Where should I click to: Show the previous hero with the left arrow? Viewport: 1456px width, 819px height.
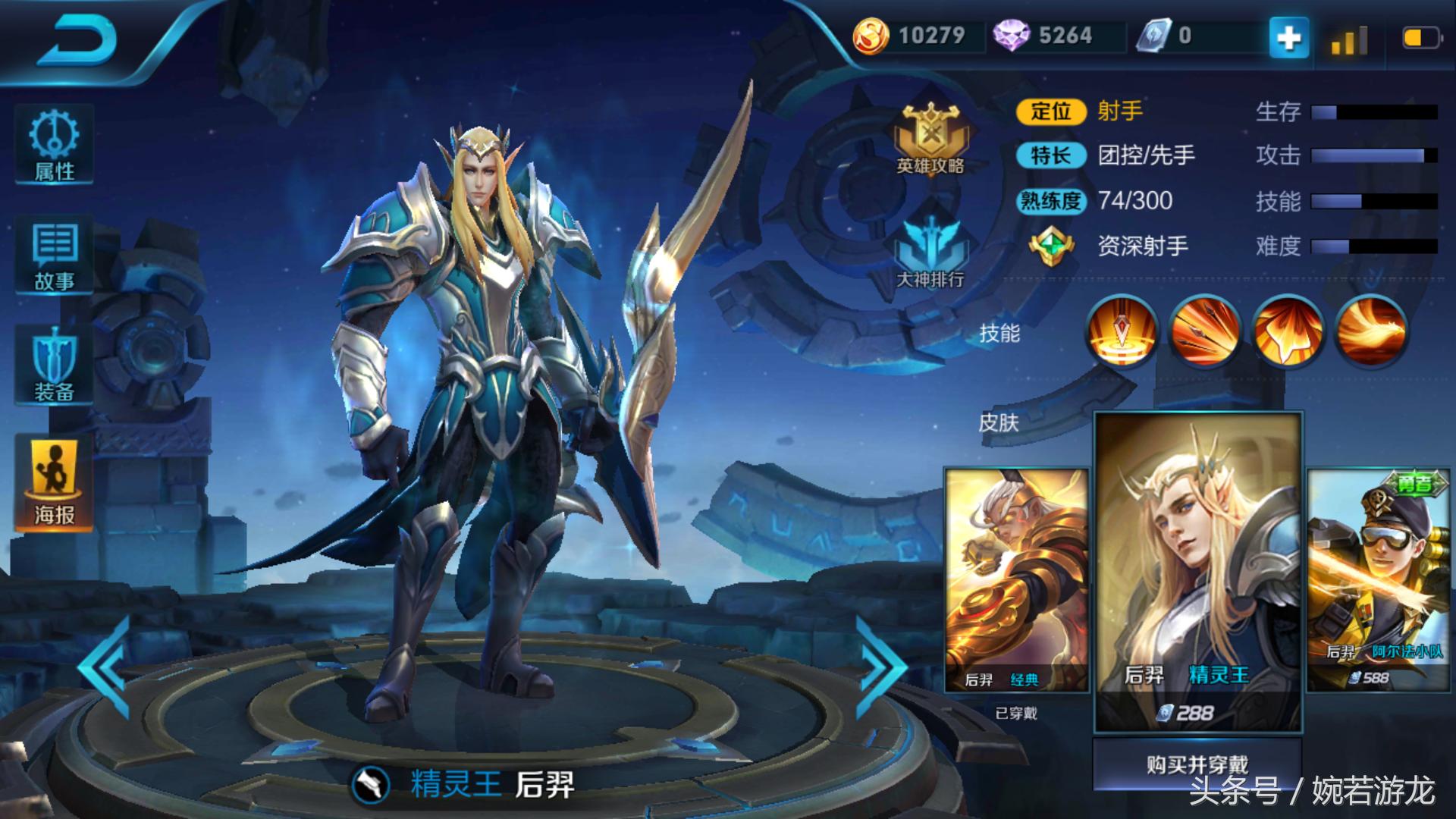[x=106, y=667]
